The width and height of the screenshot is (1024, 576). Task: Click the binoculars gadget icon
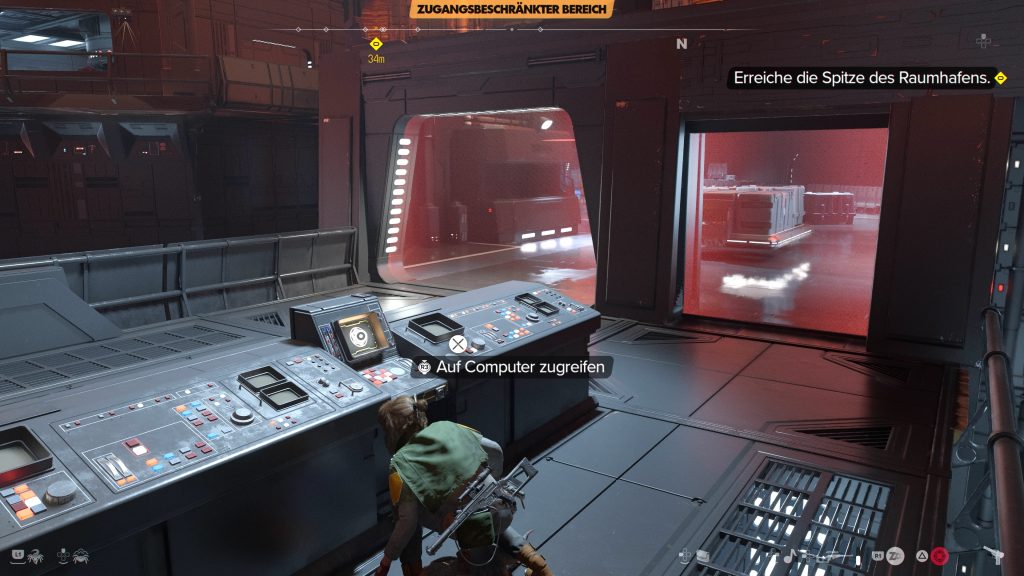pyautogui.click(x=704, y=556)
